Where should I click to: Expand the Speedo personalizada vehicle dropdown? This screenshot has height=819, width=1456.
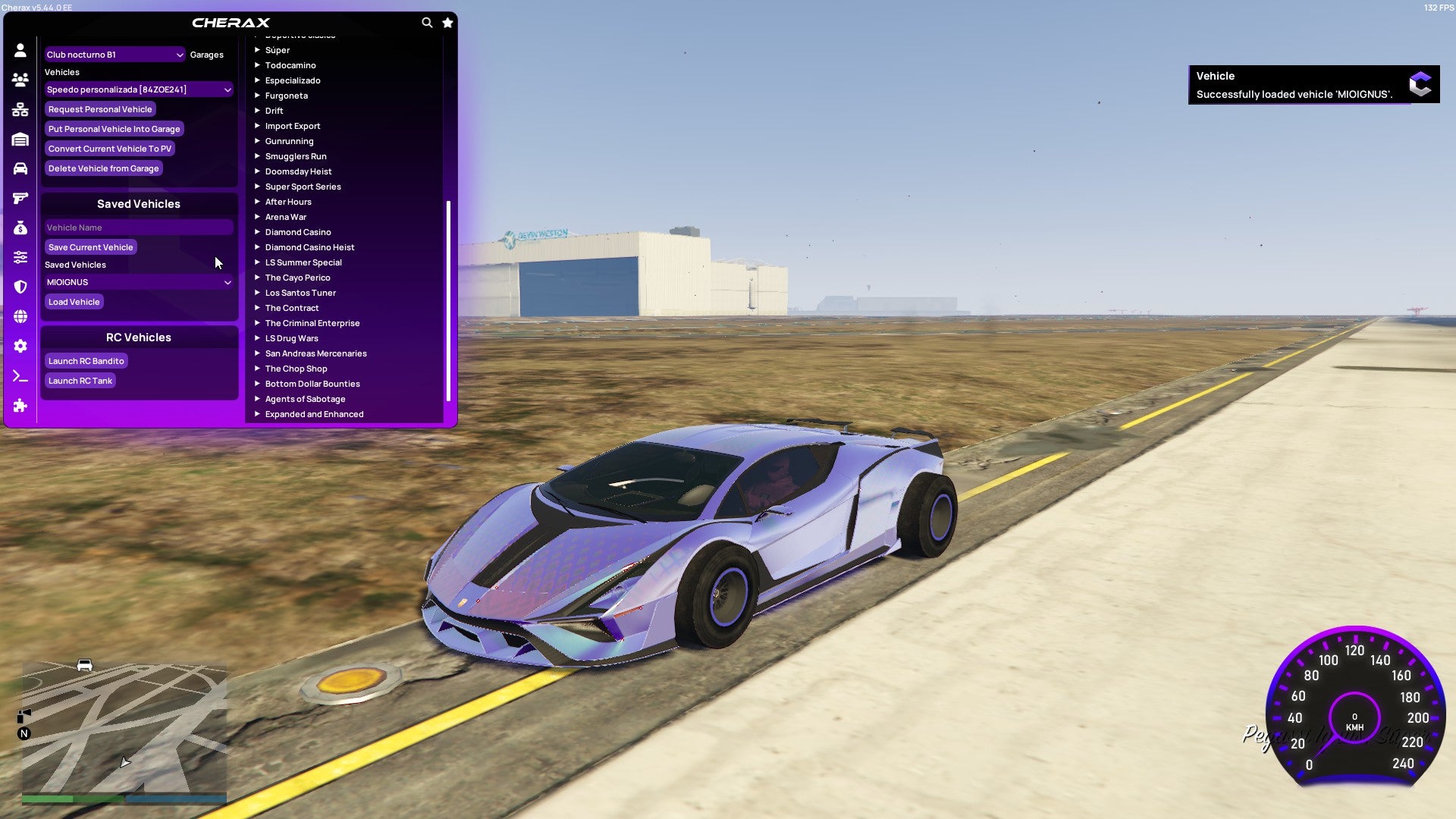point(138,89)
